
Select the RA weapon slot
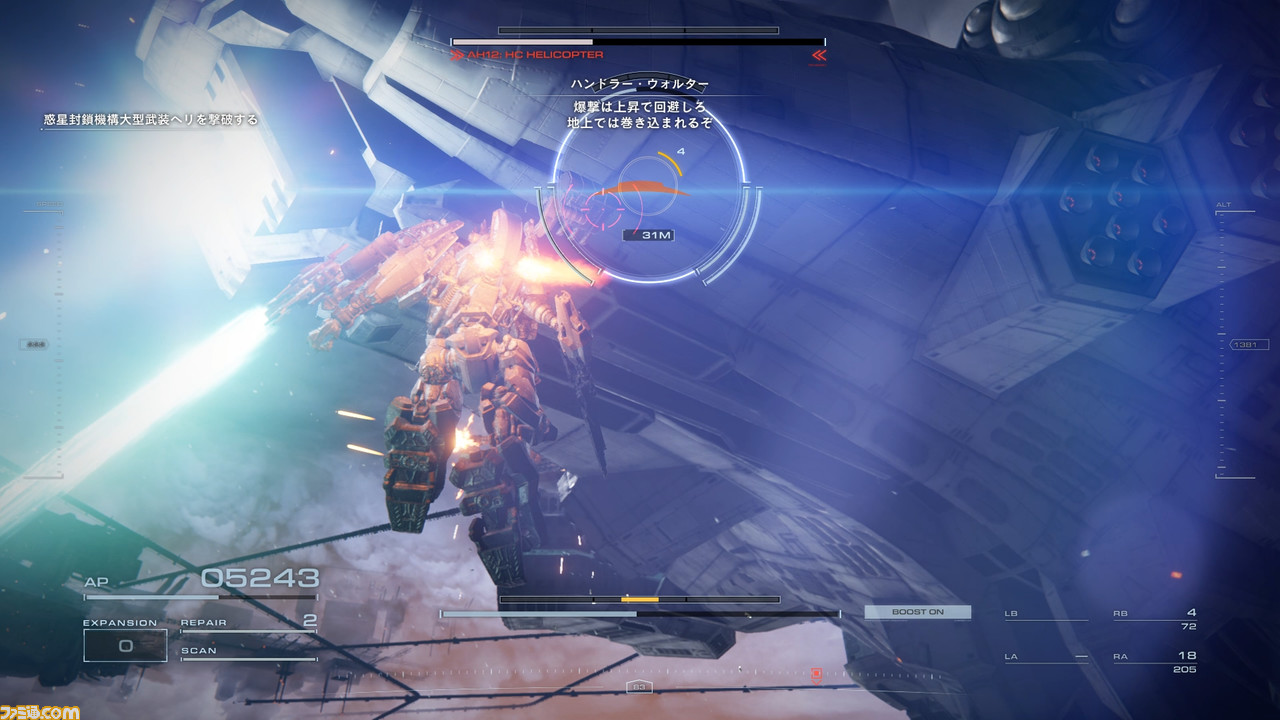1155,661
